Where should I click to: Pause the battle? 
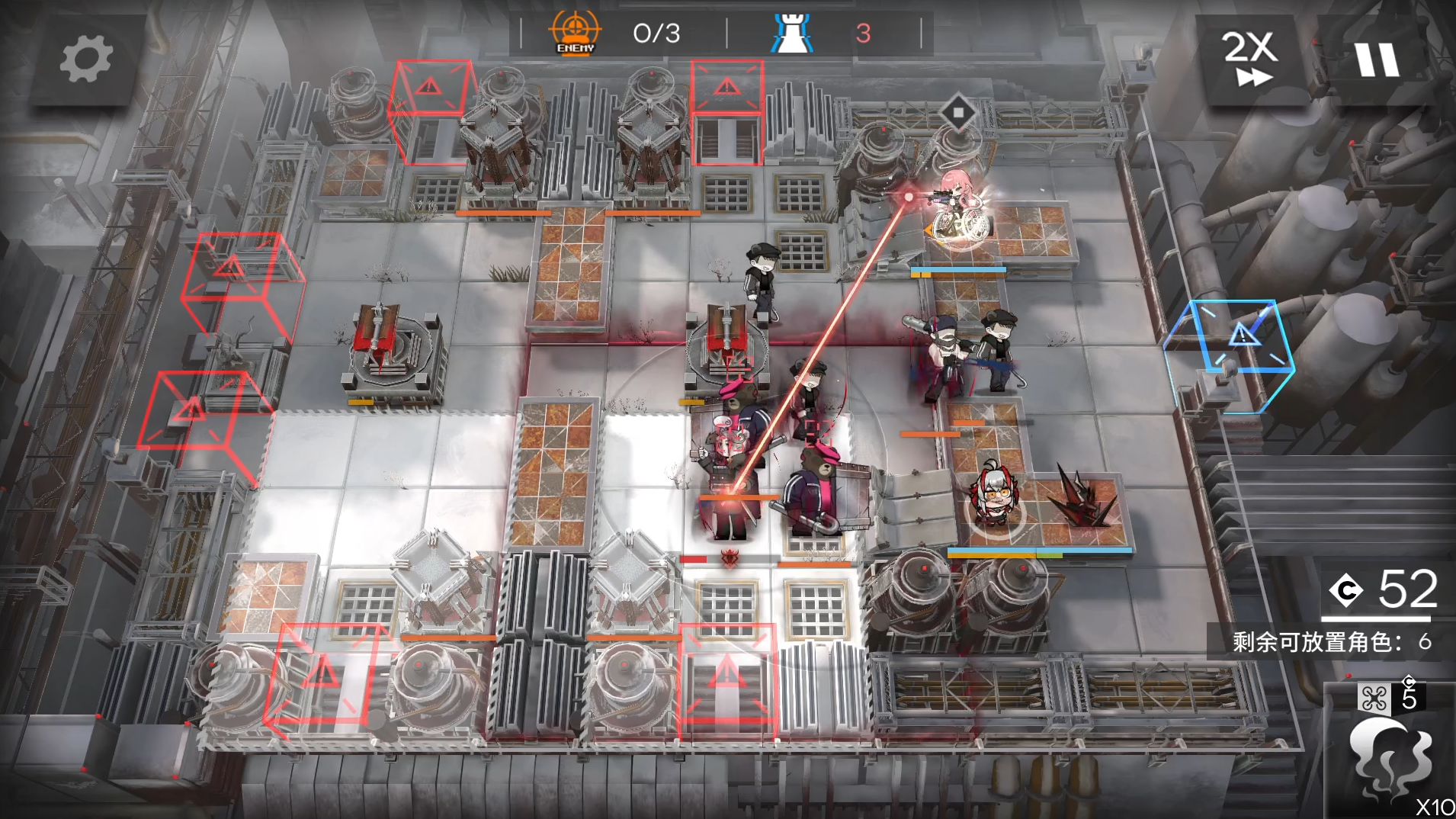(1377, 59)
